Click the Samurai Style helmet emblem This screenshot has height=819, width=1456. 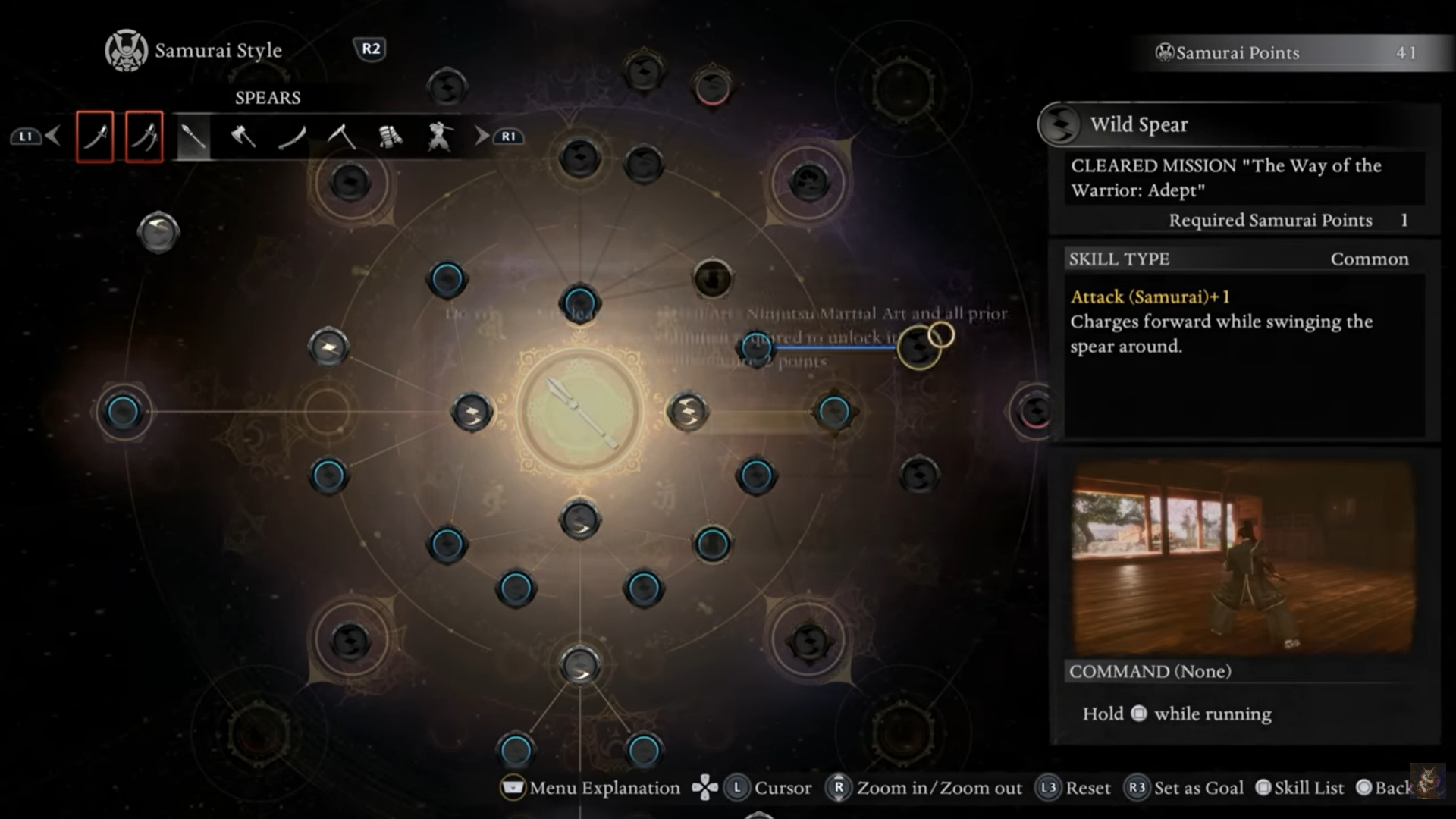click(x=126, y=51)
